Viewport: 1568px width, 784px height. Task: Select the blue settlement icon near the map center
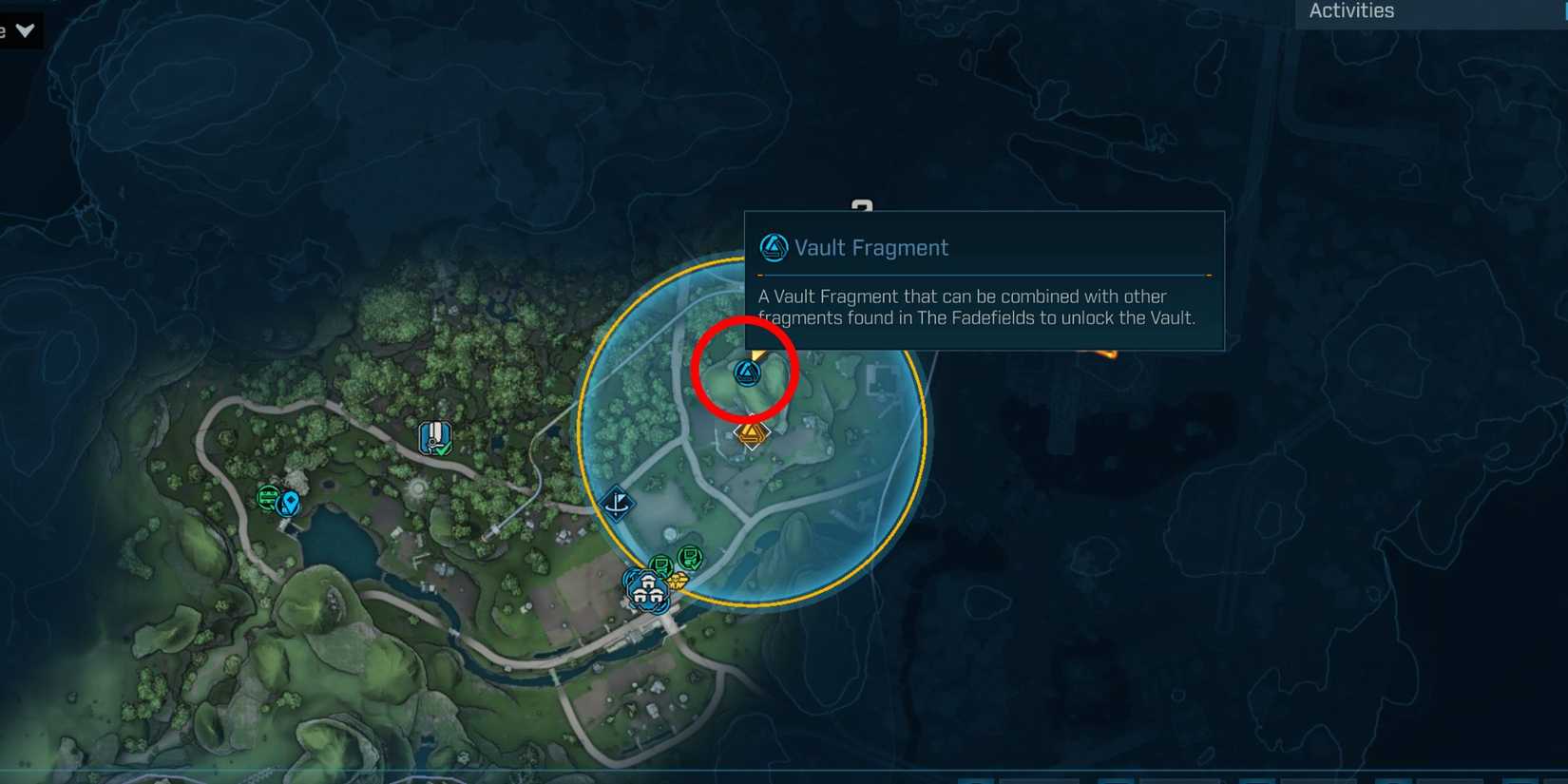649,589
